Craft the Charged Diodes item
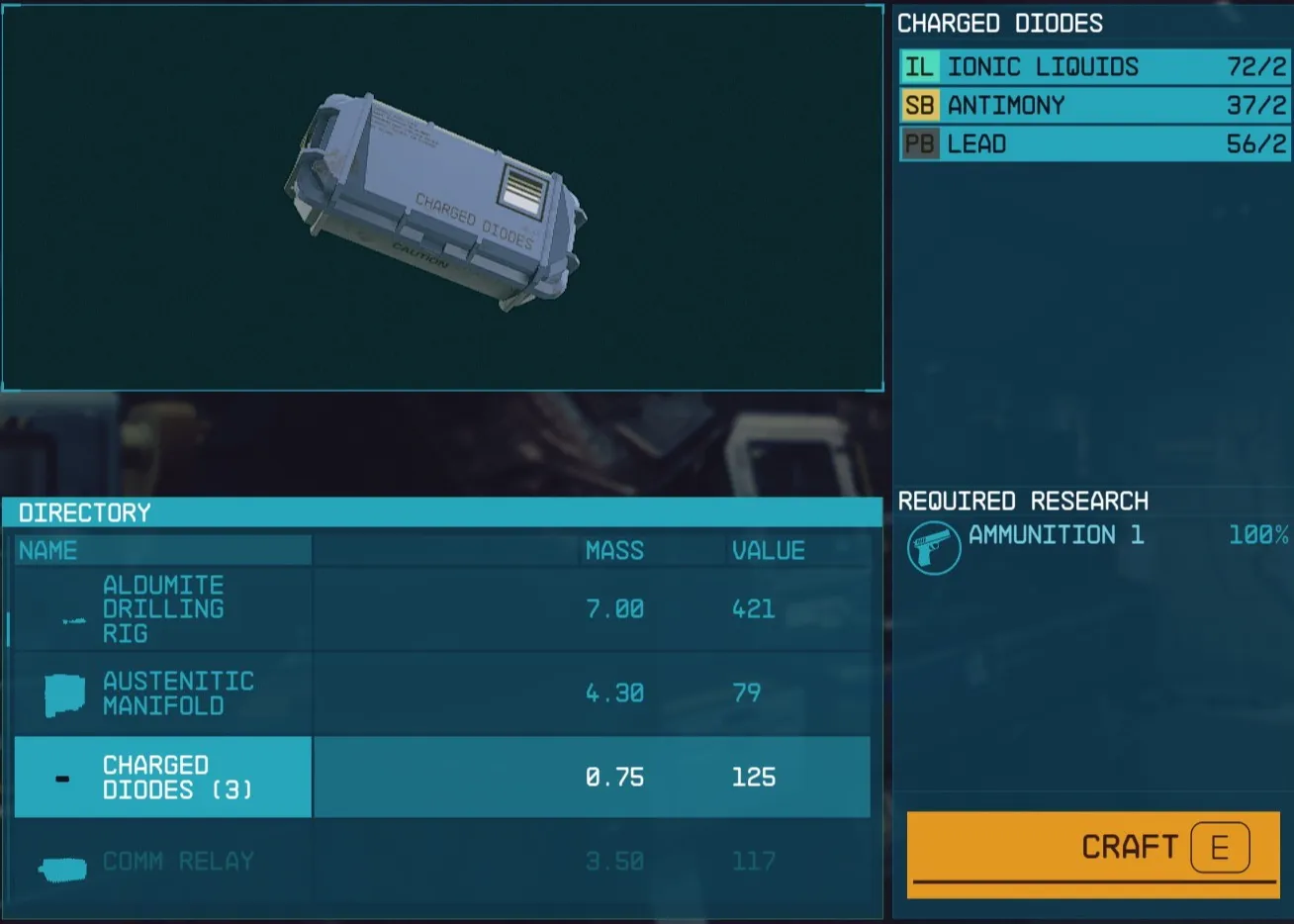Viewport: 1294px width, 924px height. tap(1092, 848)
